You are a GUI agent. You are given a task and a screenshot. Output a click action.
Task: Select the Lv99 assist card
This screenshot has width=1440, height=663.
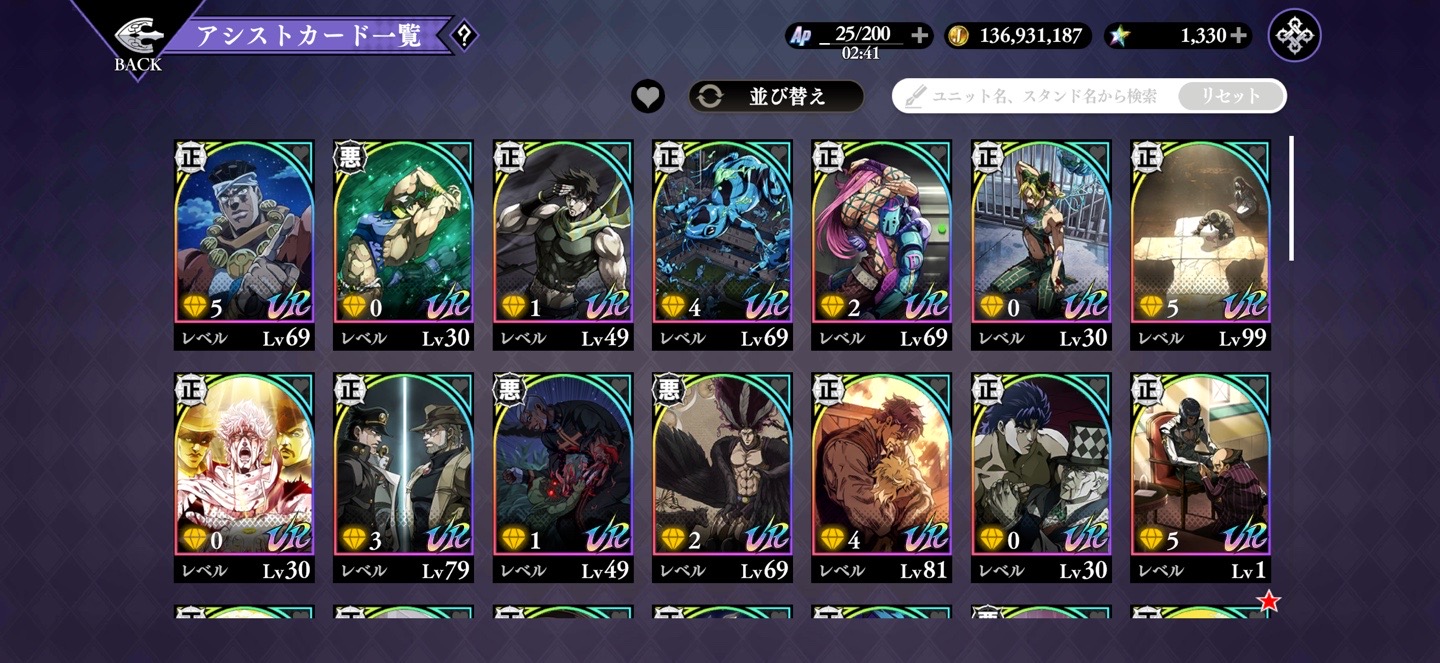1200,240
